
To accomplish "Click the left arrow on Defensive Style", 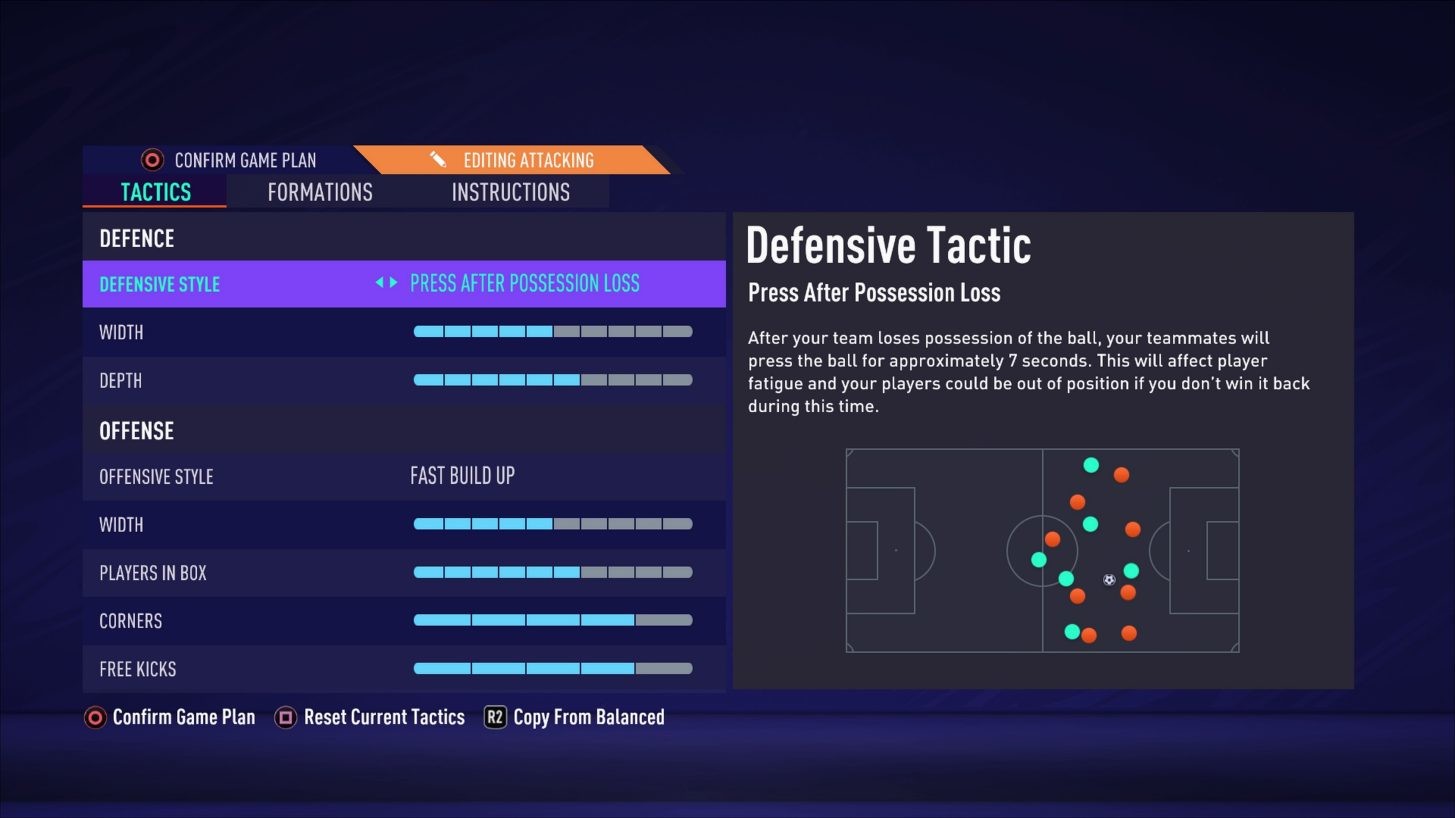I will (379, 283).
